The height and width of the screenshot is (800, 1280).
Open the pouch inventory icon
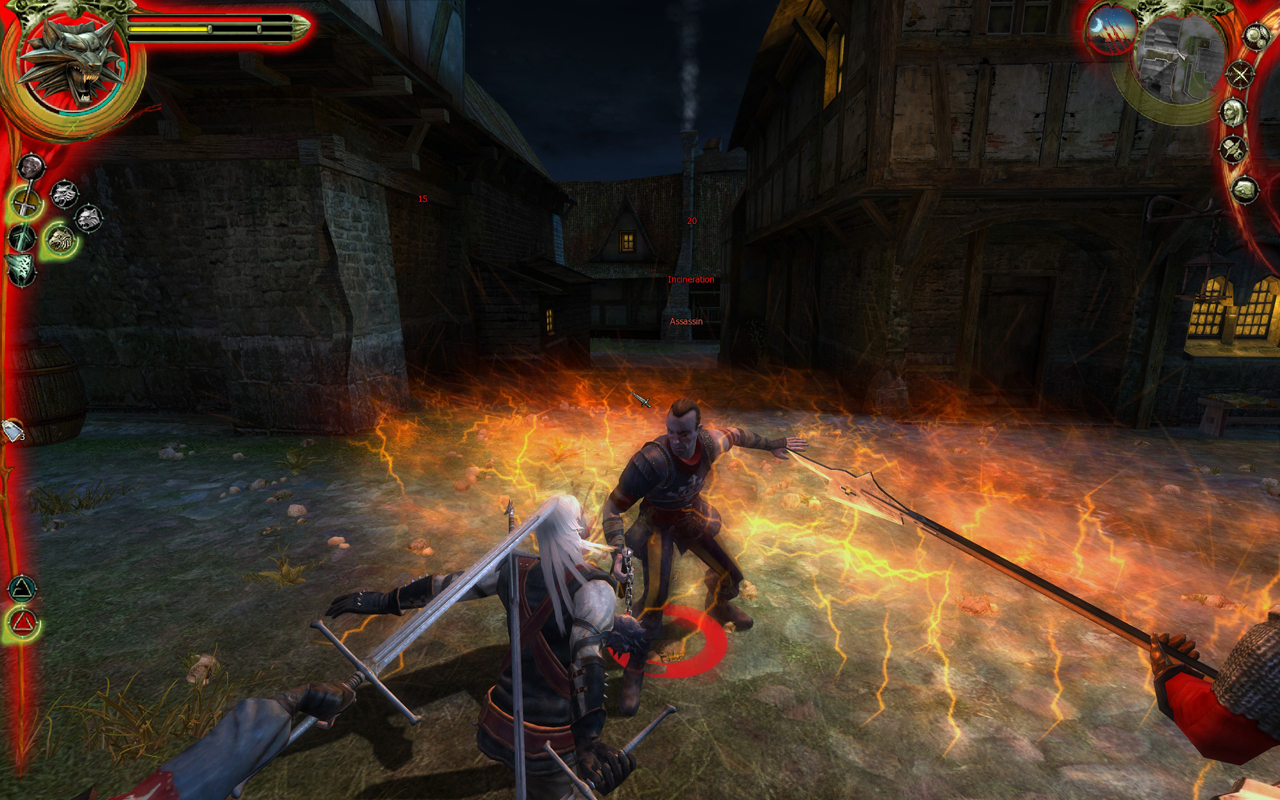[1244, 189]
